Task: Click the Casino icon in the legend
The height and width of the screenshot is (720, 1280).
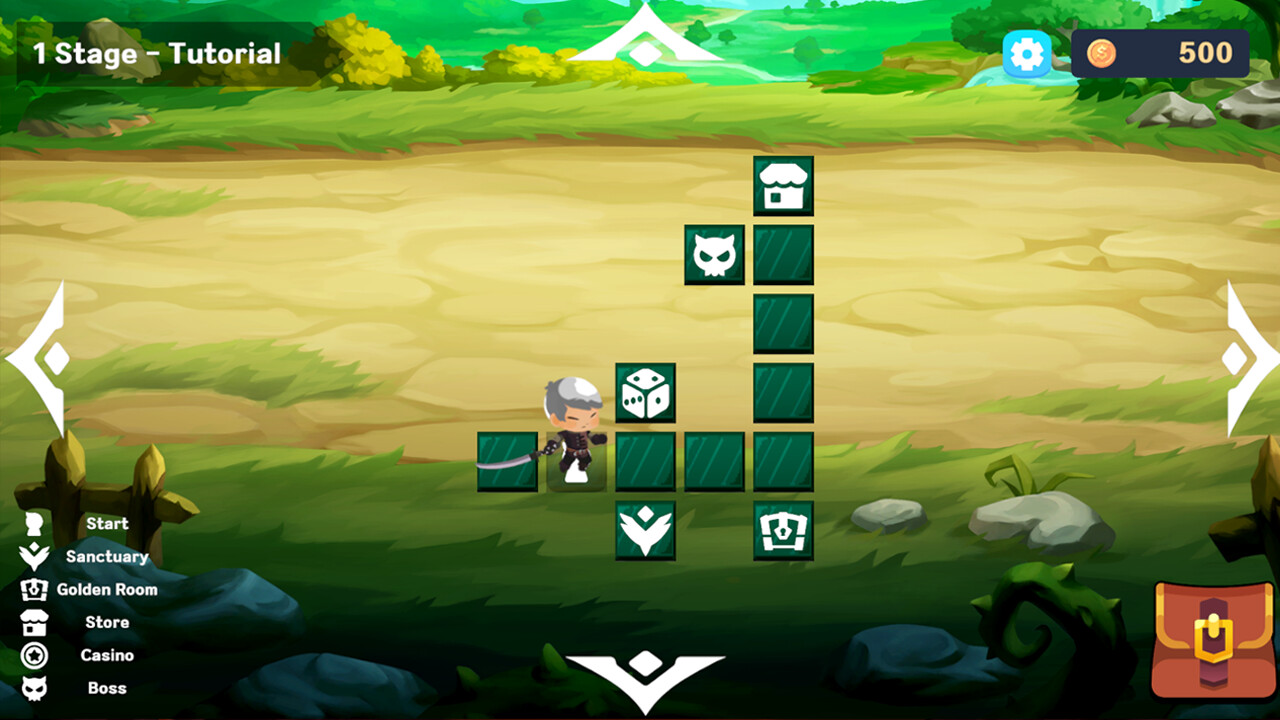Action: pos(36,655)
